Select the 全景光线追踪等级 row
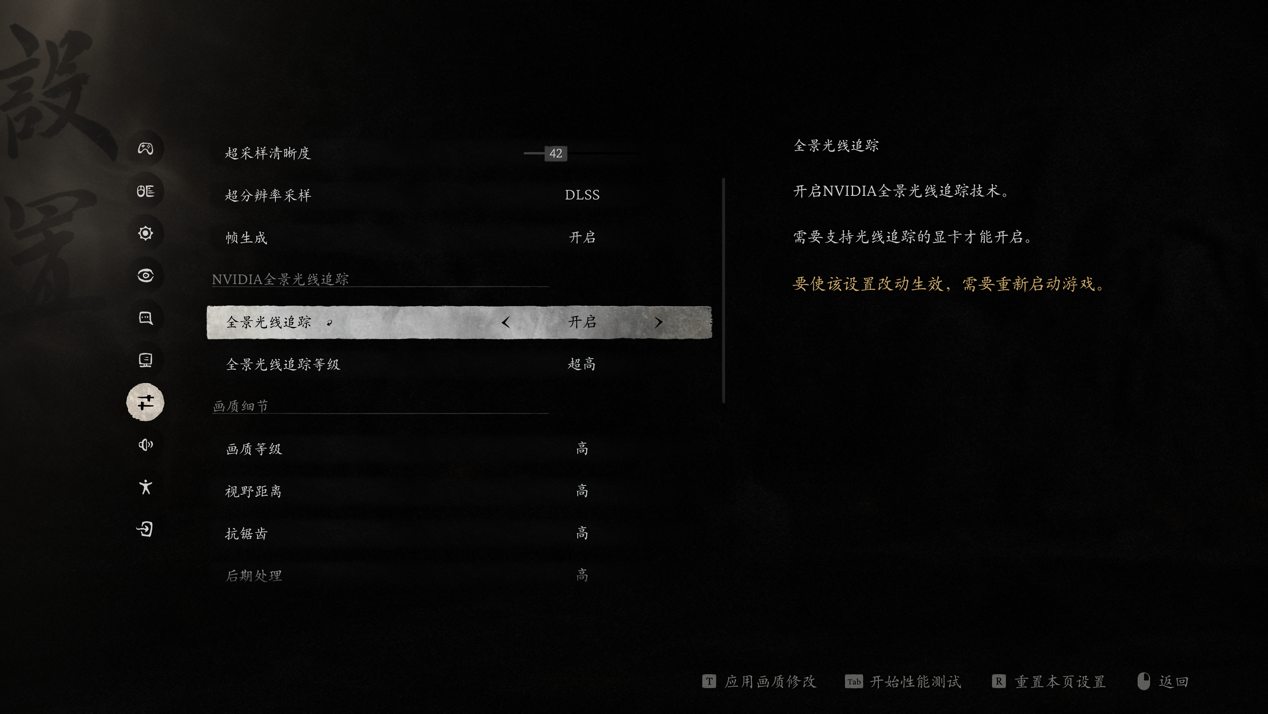 pyautogui.click(x=458, y=364)
